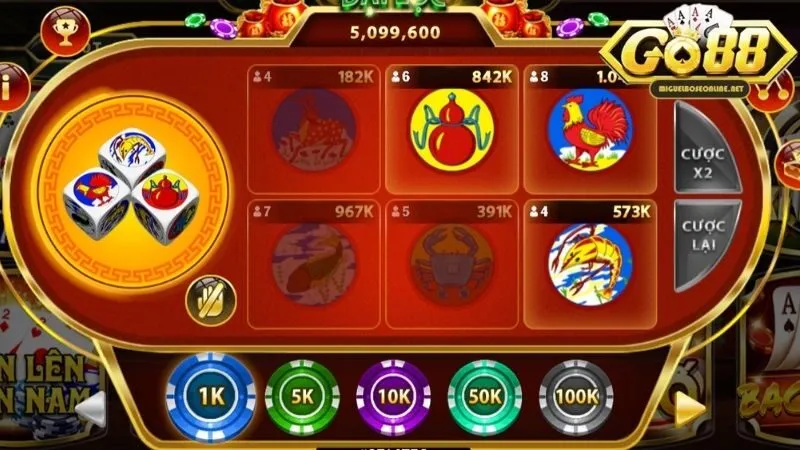Bet on the shrimp tile
Screen dimensions: 800x450
click(589, 264)
